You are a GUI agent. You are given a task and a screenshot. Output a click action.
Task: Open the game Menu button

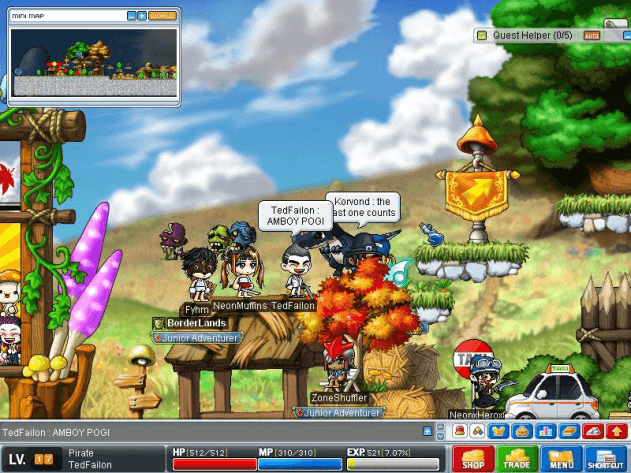[x=560, y=459]
